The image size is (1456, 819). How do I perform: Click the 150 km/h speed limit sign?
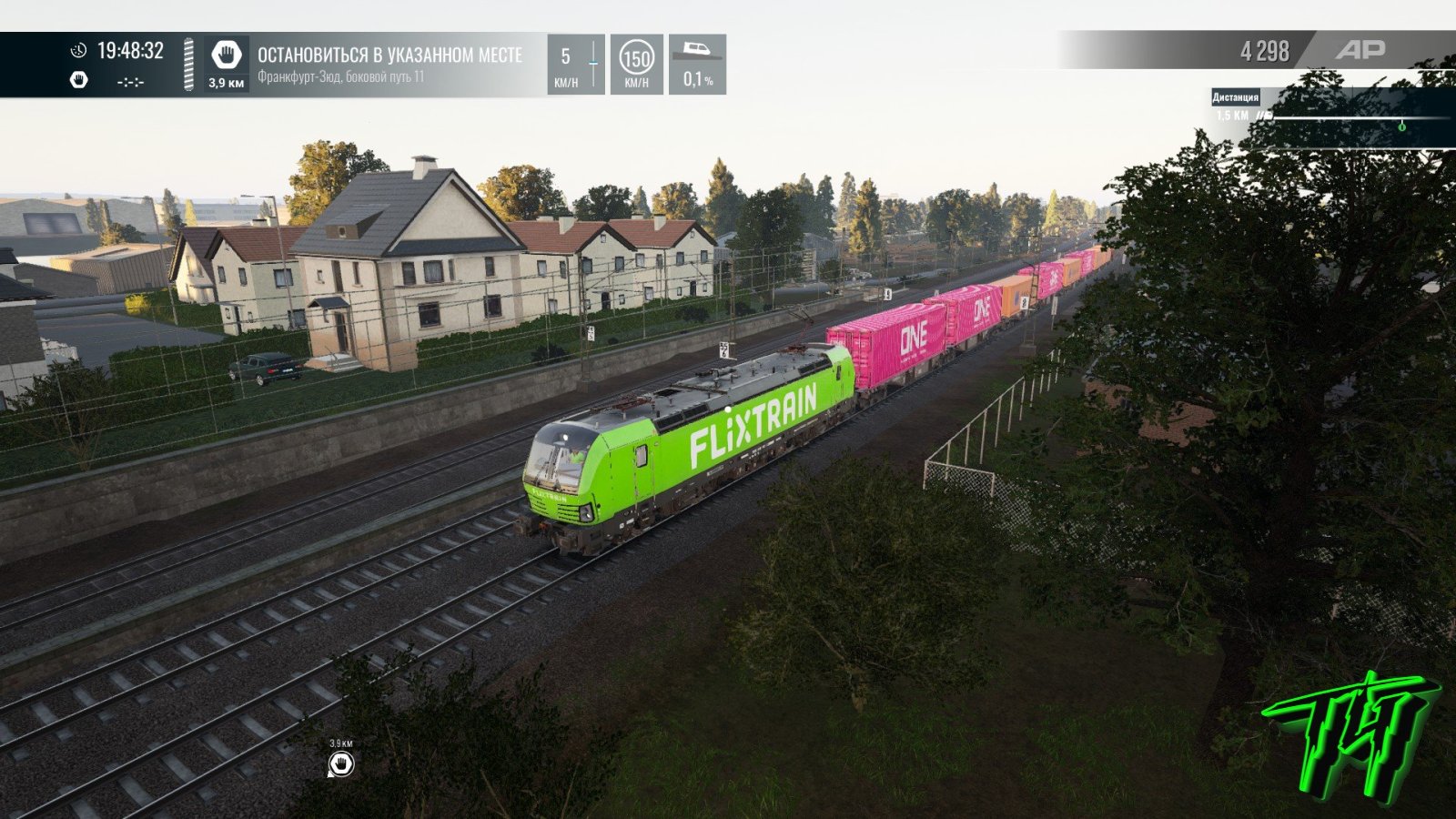636,59
